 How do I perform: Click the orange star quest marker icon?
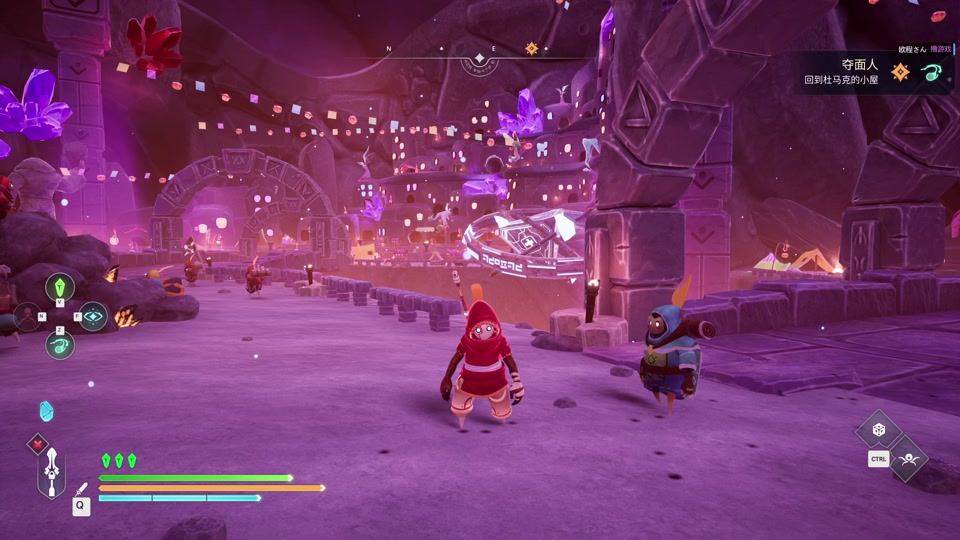coord(900,72)
